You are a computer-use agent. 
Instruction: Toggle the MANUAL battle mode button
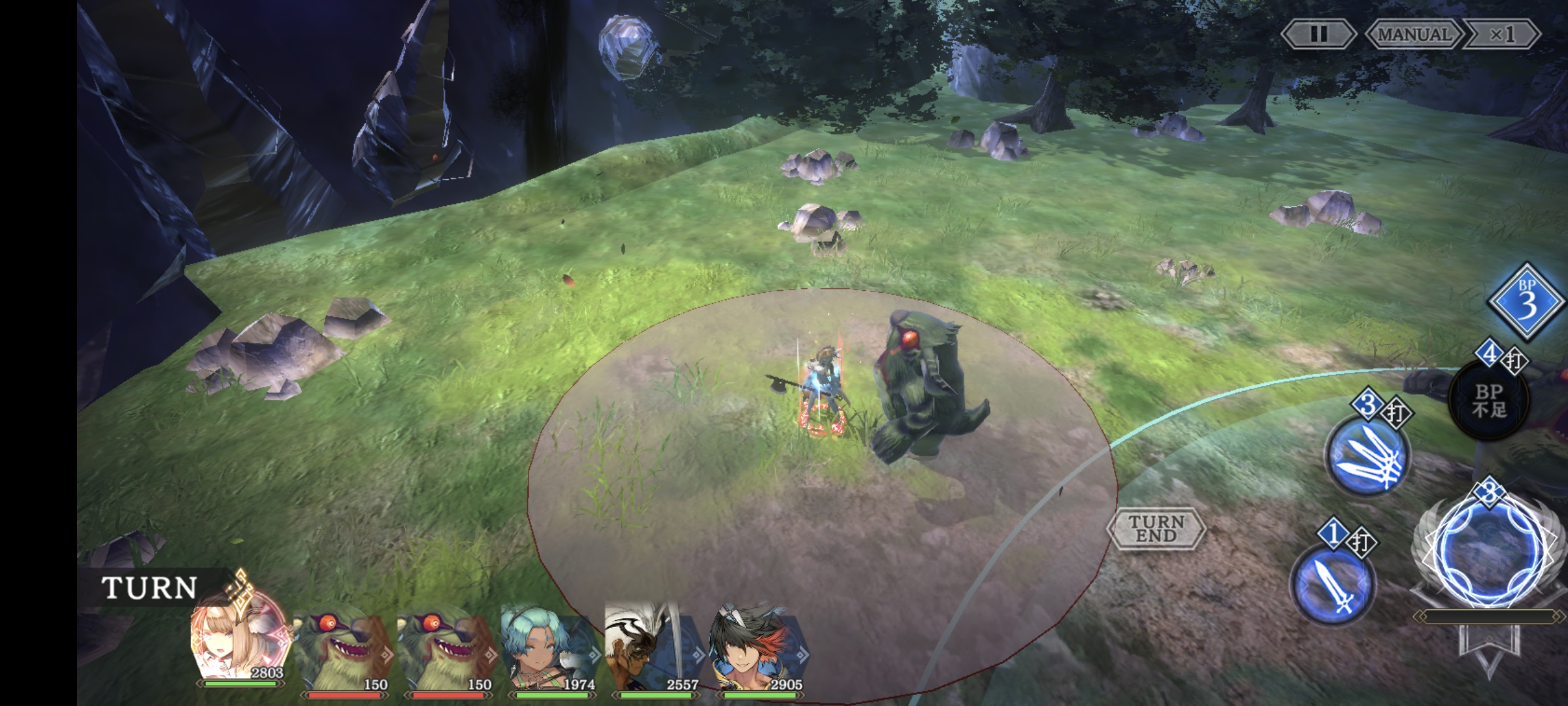[1414, 34]
